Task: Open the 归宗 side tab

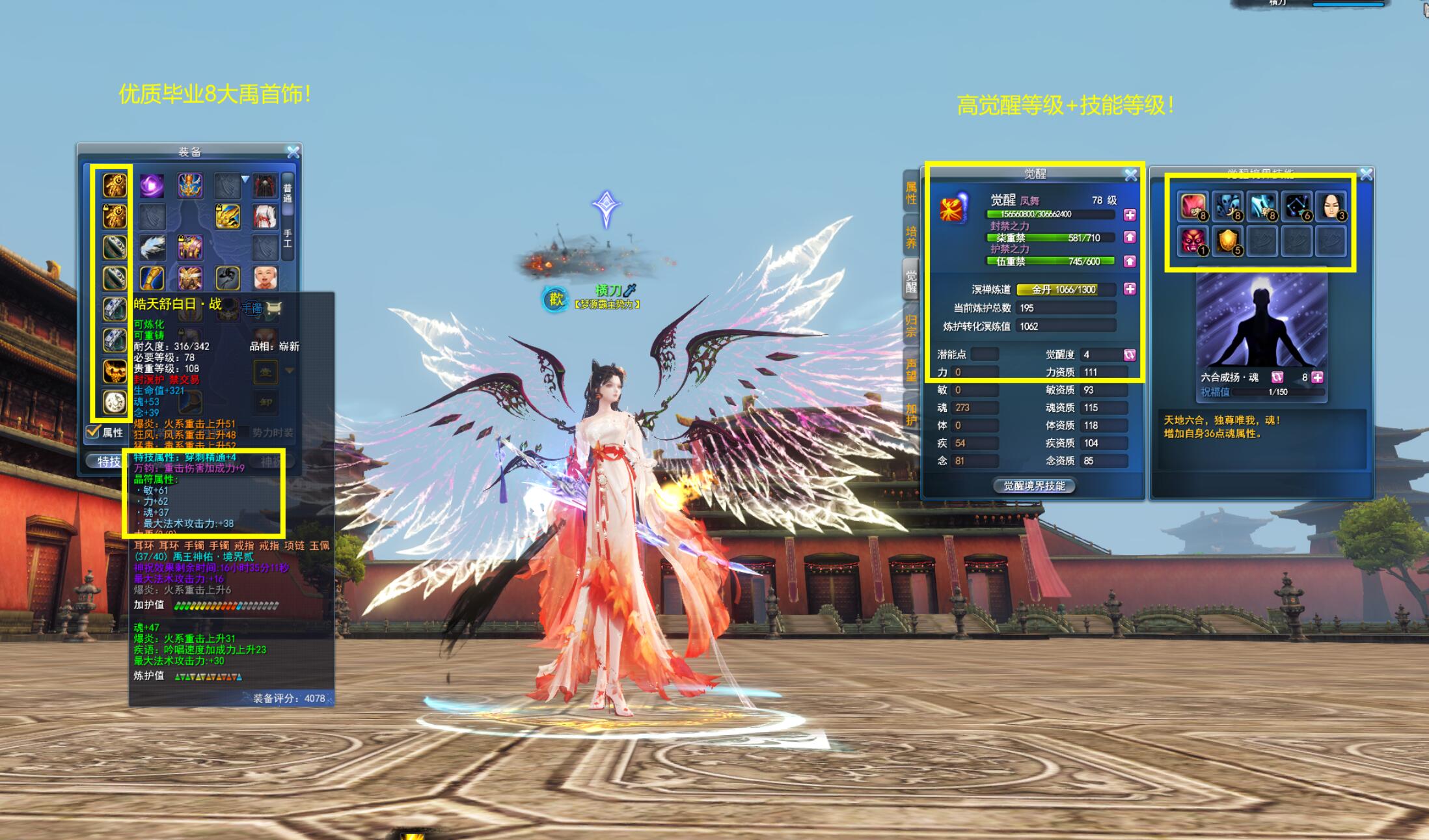Action: [911, 326]
